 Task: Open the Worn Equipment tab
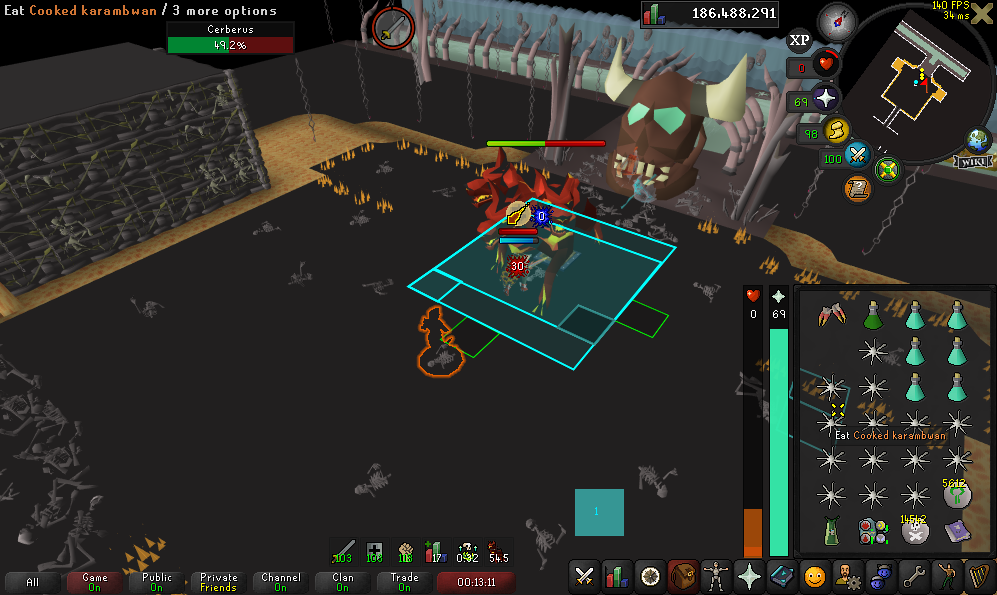(715, 576)
